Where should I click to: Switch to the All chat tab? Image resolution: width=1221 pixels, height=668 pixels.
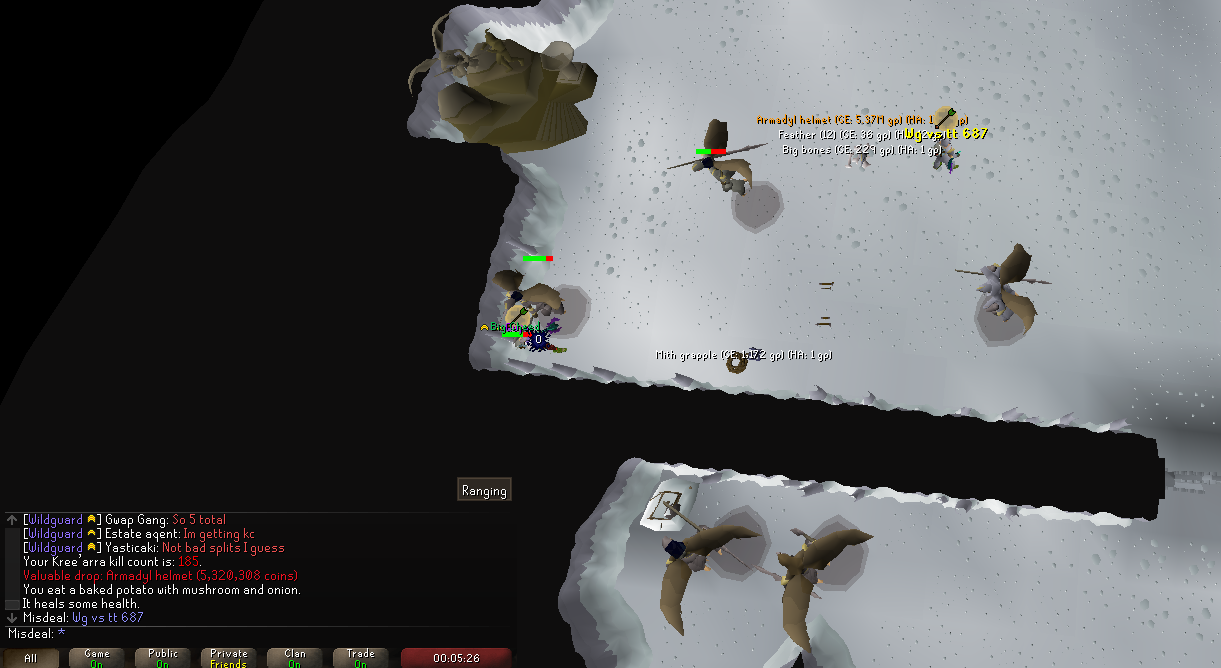coord(31,658)
